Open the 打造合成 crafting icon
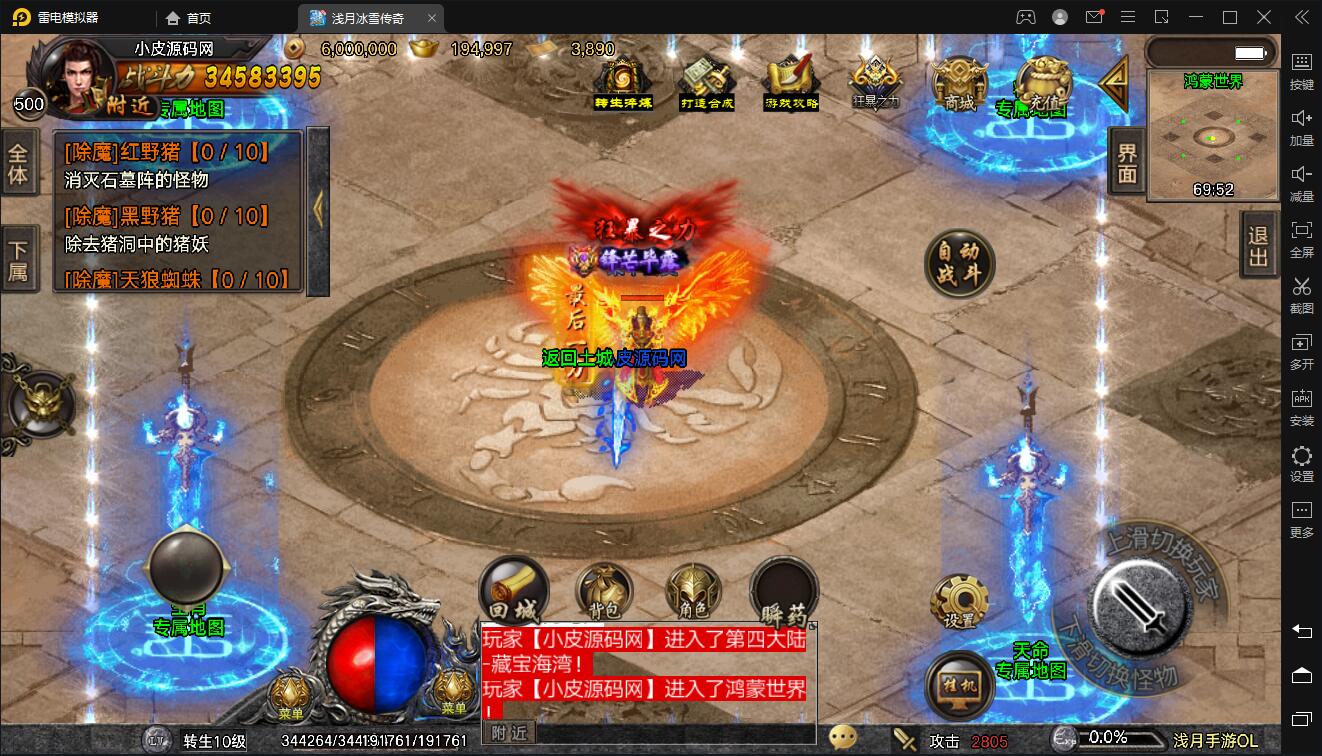The image size is (1322, 756). click(707, 81)
